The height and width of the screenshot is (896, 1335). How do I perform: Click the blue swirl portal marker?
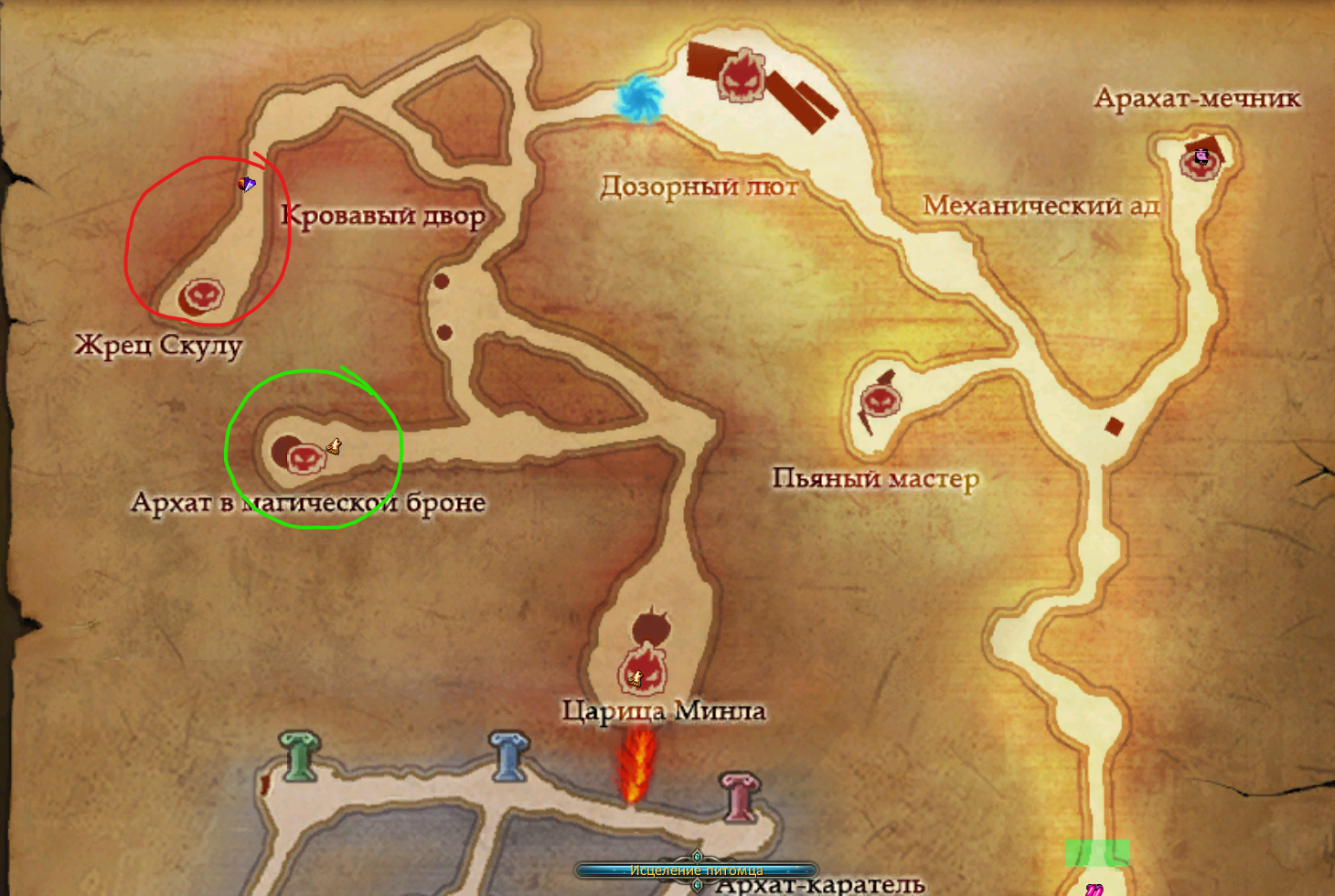pyautogui.click(x=638, y=98)
